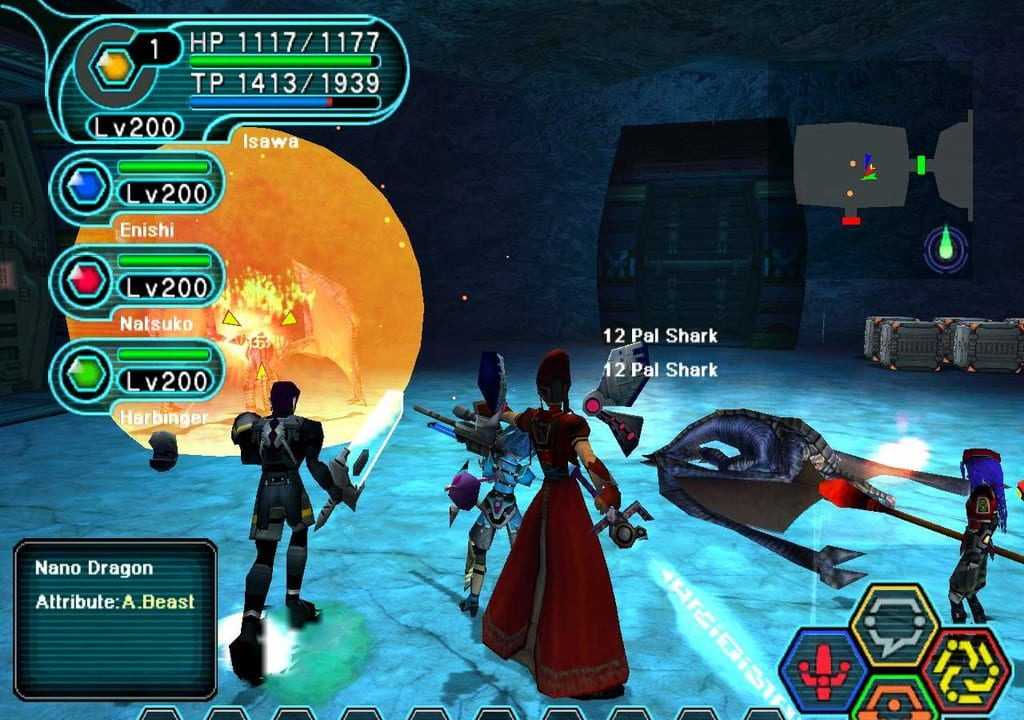Click the glowing green compass indicator below minimap
The width and height of the screenshot is (1024, 720).
coord(945,247)
